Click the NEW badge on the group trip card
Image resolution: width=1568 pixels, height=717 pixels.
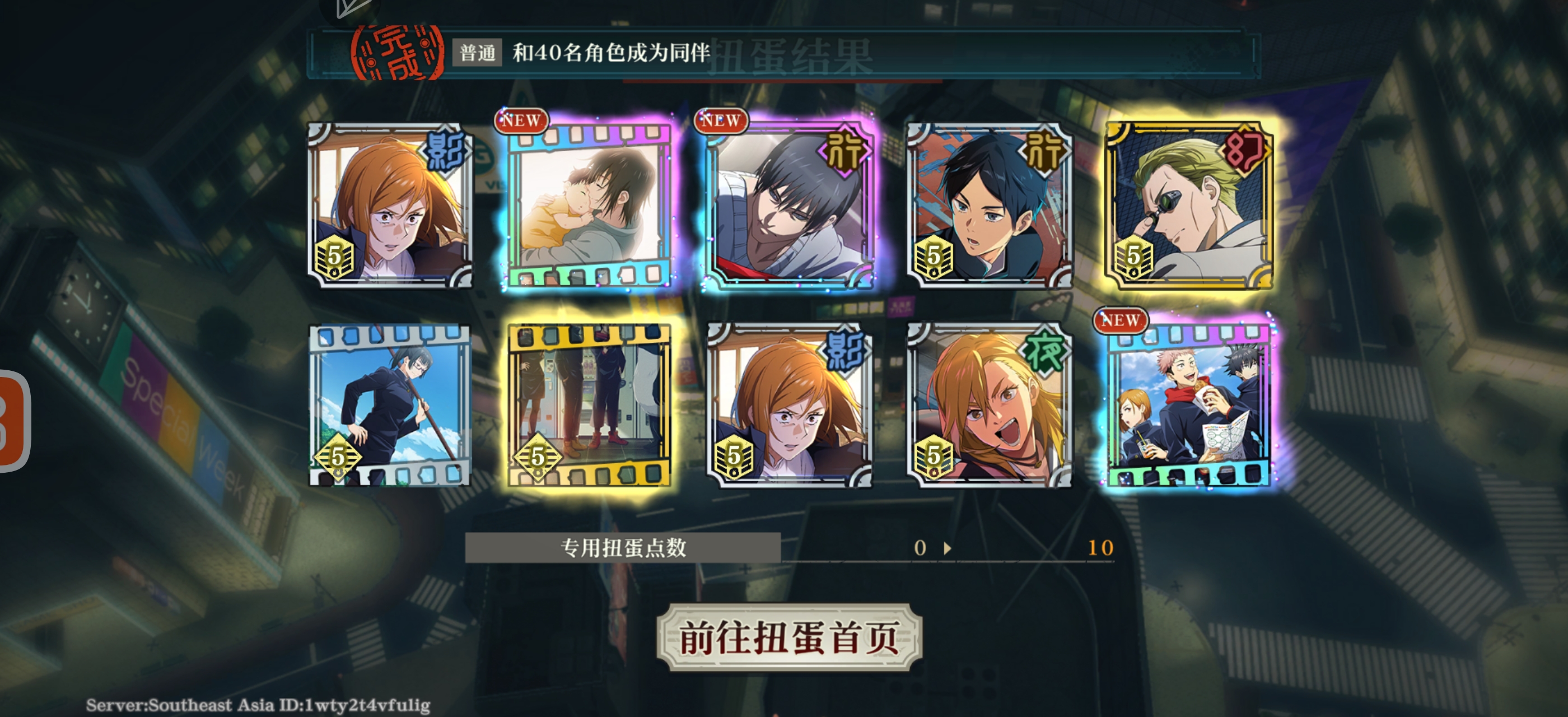click(1120, 321)
